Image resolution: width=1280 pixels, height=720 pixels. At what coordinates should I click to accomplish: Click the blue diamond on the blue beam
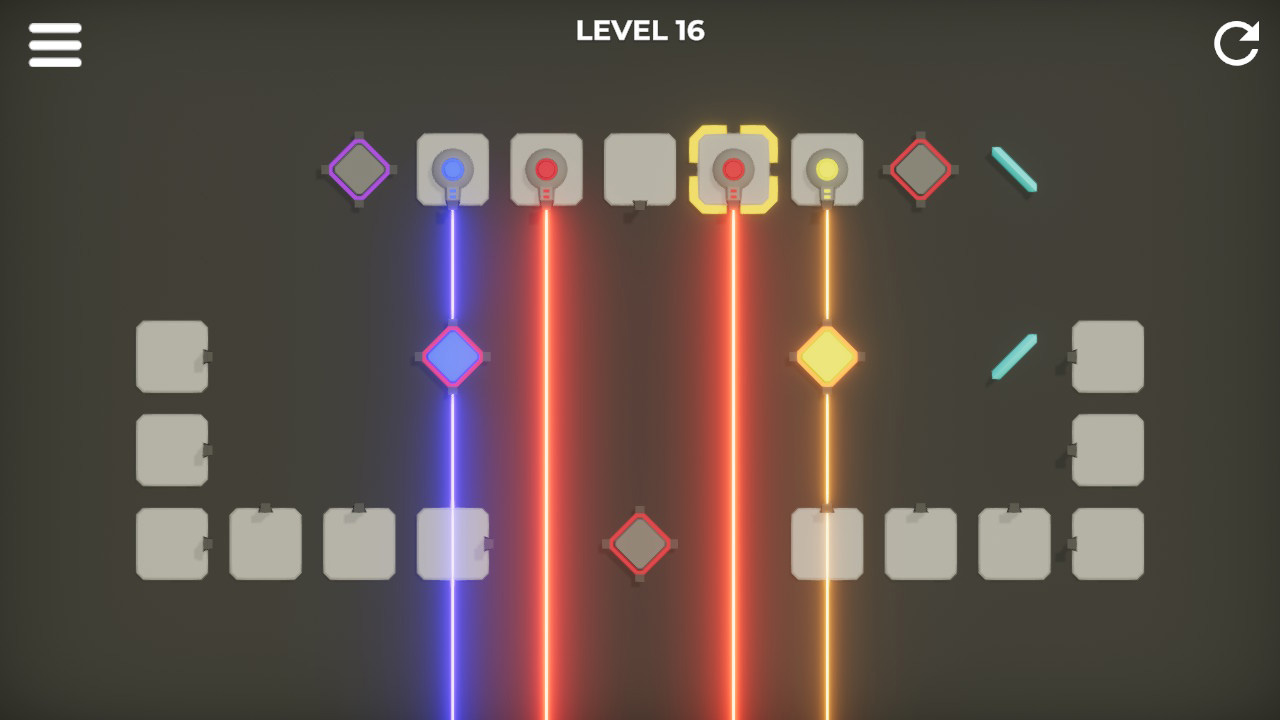pos(452,355)
